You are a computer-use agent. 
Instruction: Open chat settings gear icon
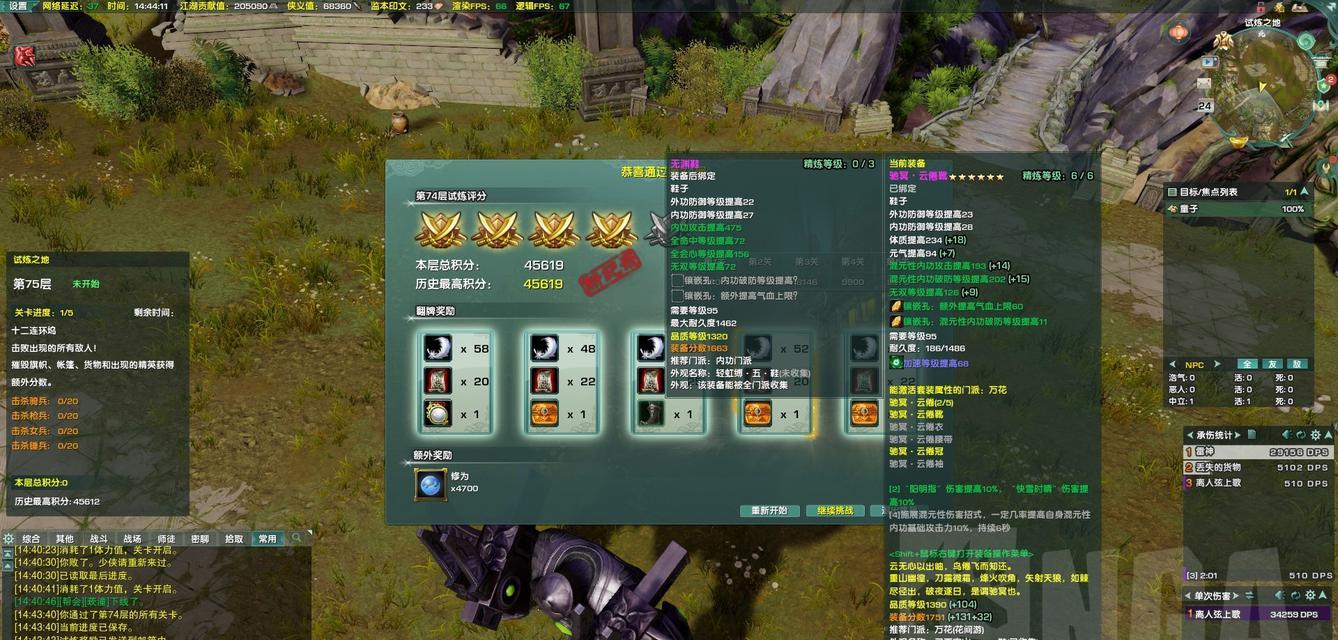[9, 539]
